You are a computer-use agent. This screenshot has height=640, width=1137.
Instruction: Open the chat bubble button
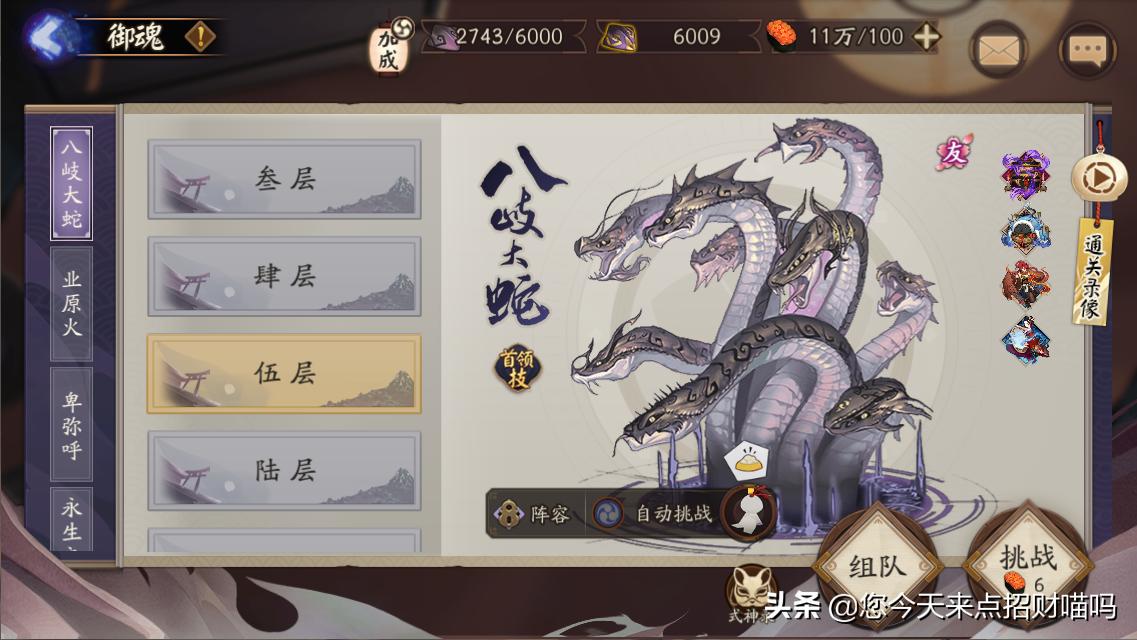(x=1087, y=49)
